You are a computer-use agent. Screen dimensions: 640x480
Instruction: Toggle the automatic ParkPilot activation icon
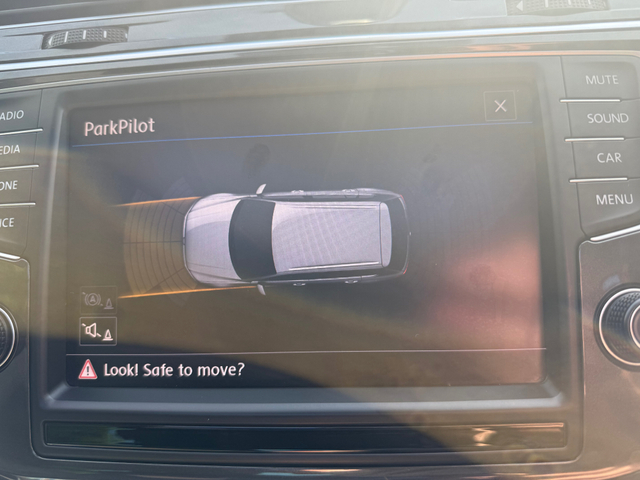pyautogui.click(x=97, y=300)
